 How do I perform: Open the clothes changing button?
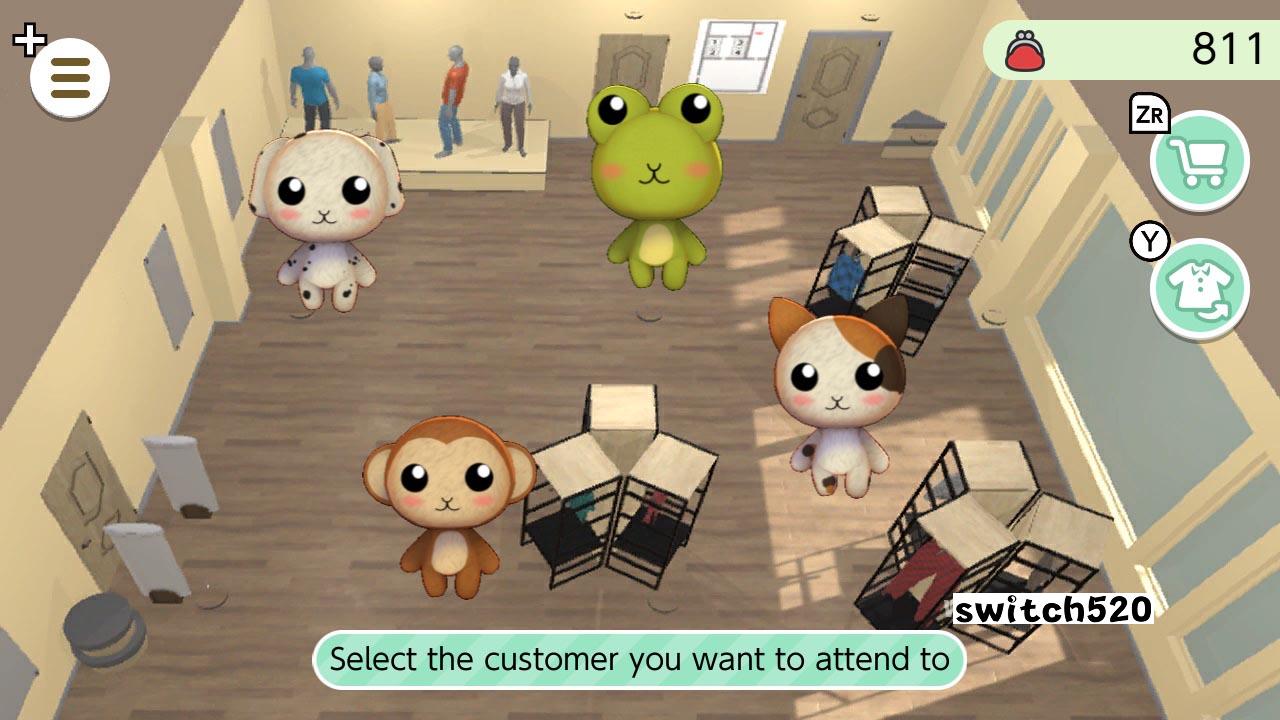(1199, 289)
